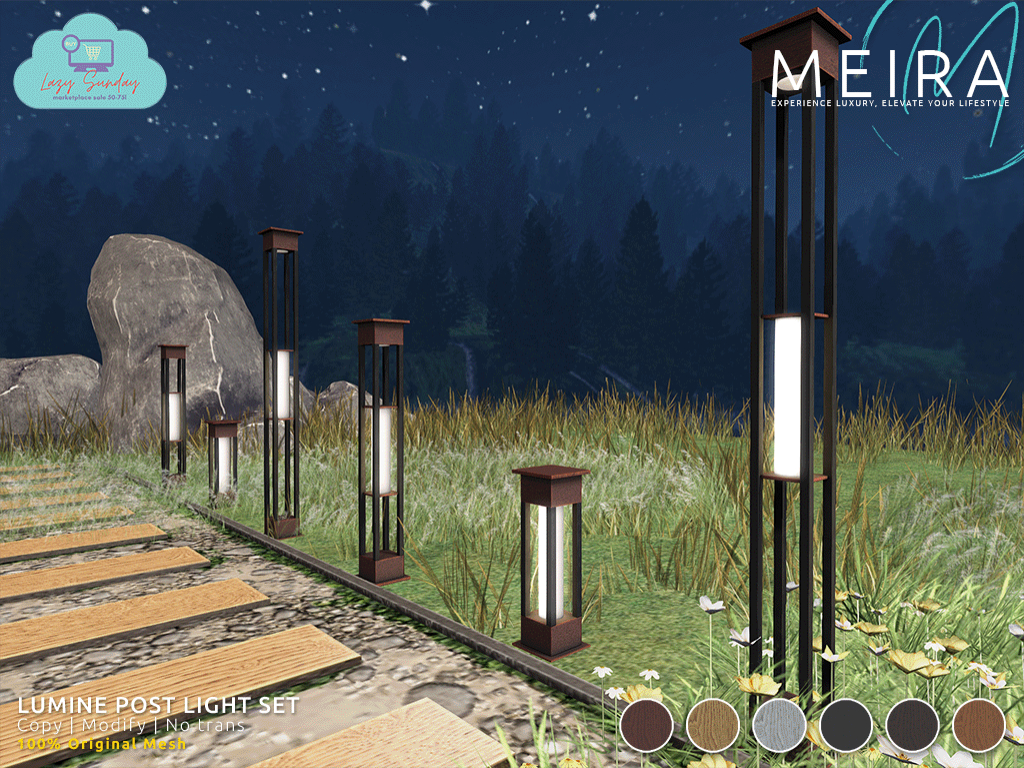Choose the warm chestnut brown swatch

point(979,724)
